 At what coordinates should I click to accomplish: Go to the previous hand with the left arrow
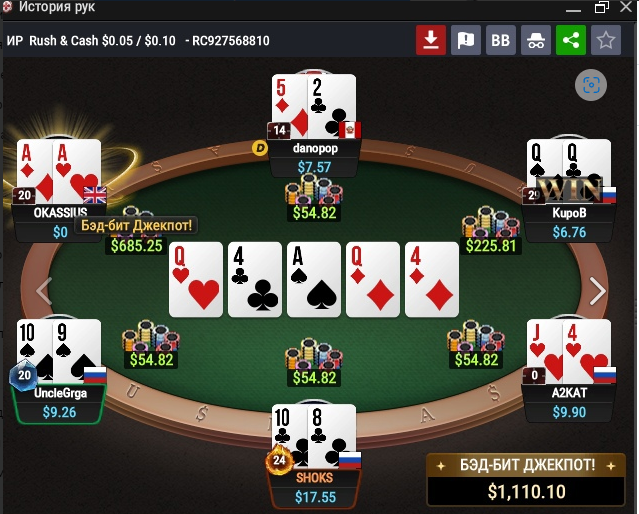point(43,291)
